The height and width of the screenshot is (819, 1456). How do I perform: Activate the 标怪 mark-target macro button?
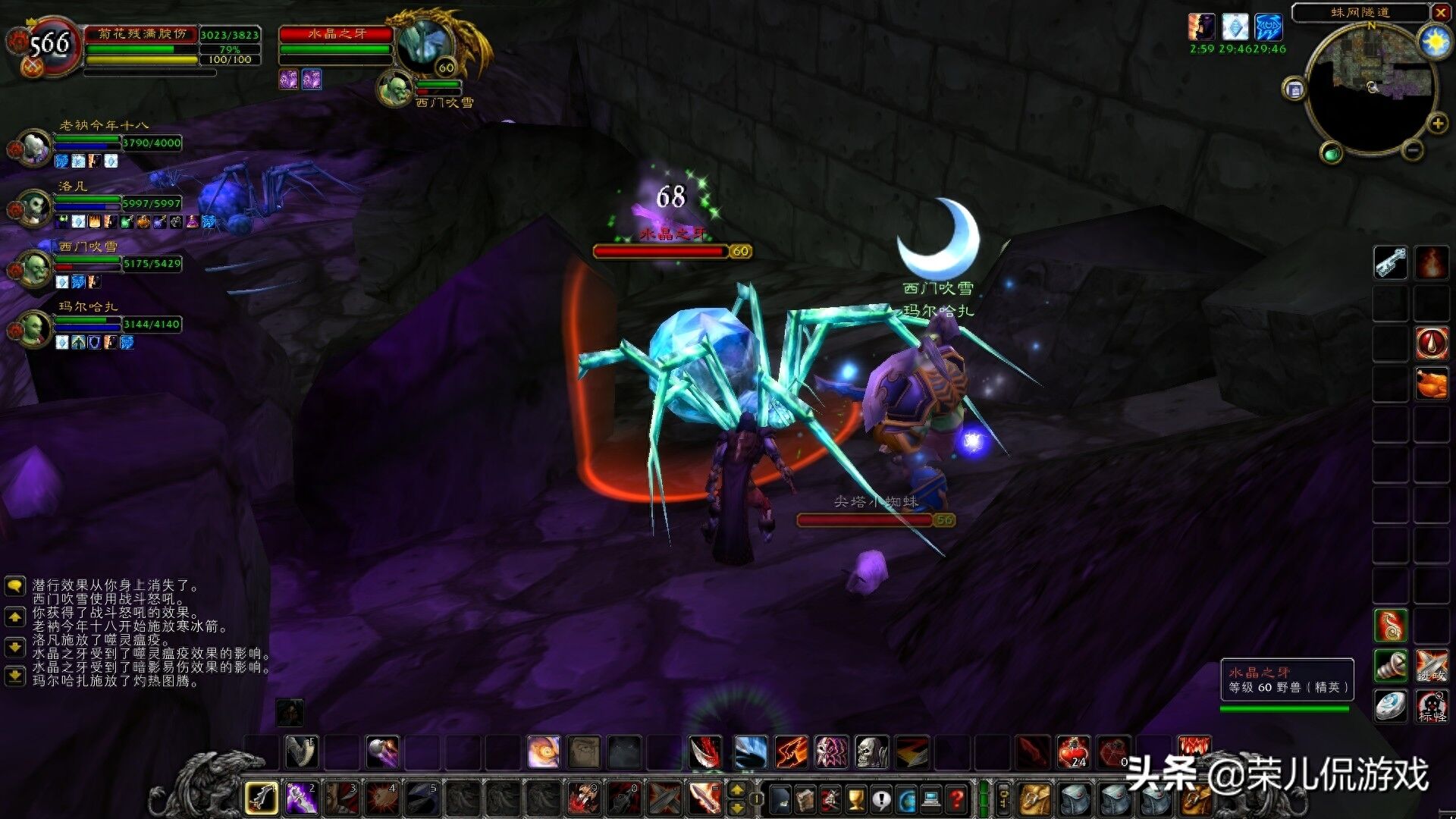click(1432, 707)
